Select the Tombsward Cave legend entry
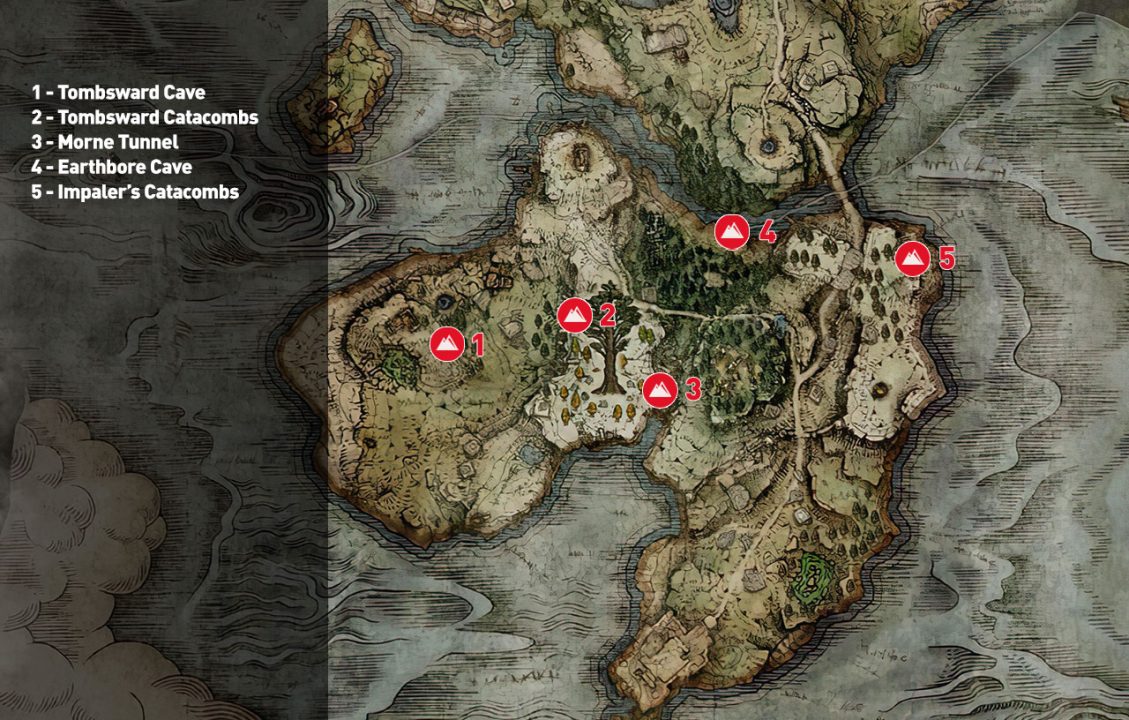Viewport: 1129px width, 720px height. pyautogui.click(x=117, y=92)
